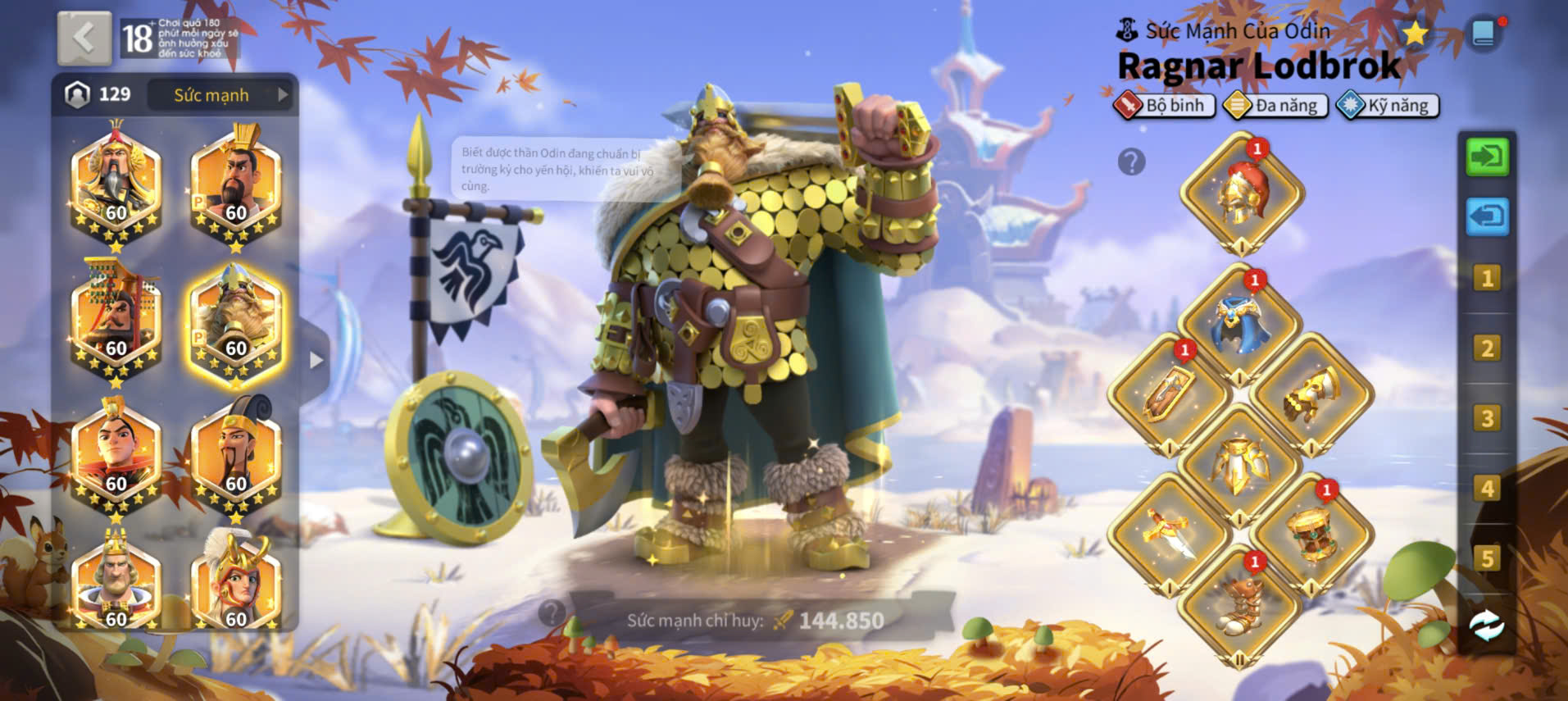Select the drum accessory slot
The height and width of the screenshot is (701, 1568).
coord(1311,535)
